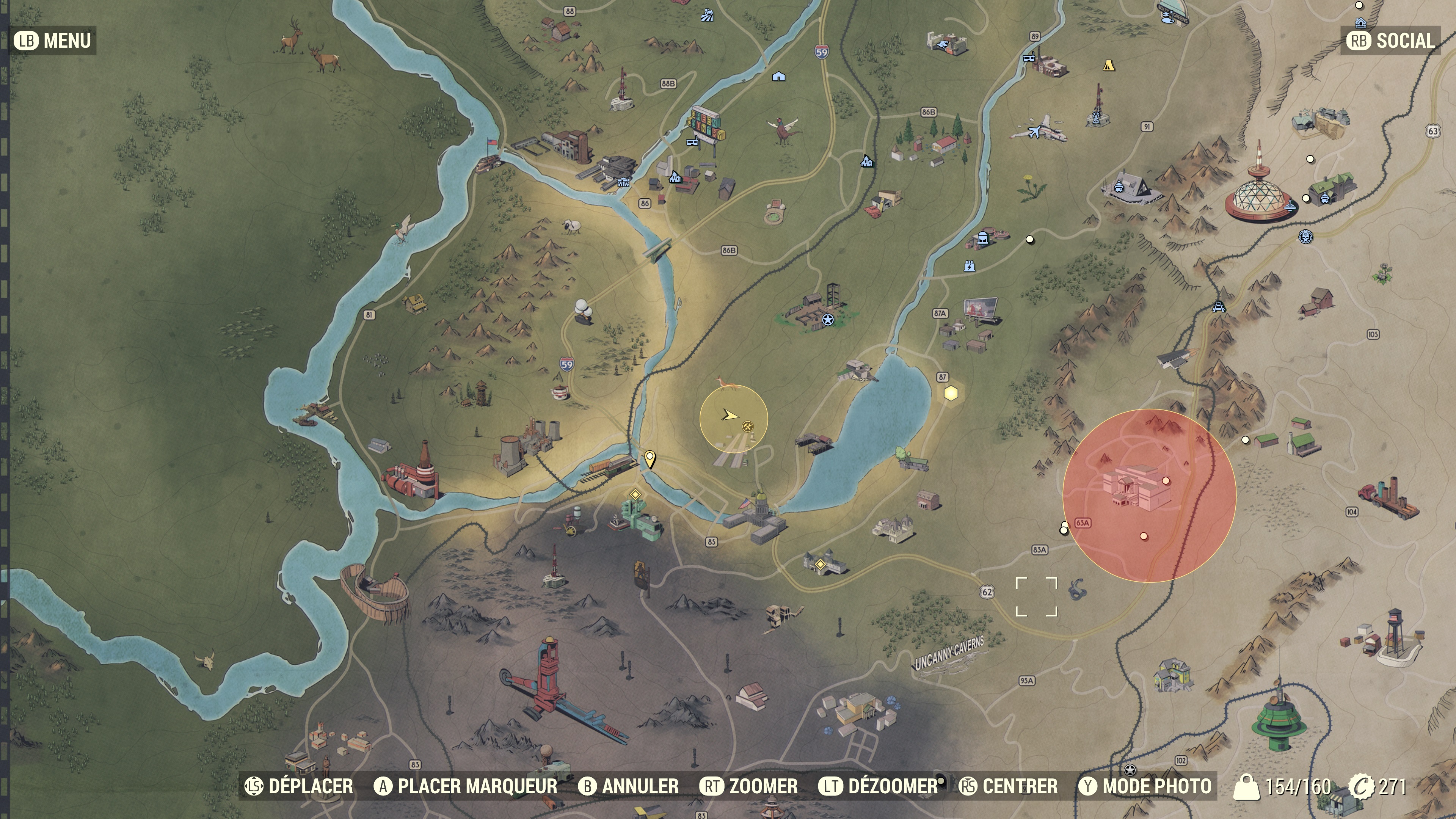Click the PLACER MARQUEUR option
Viewport: 1456px width, 819px height.
[466, 786]
